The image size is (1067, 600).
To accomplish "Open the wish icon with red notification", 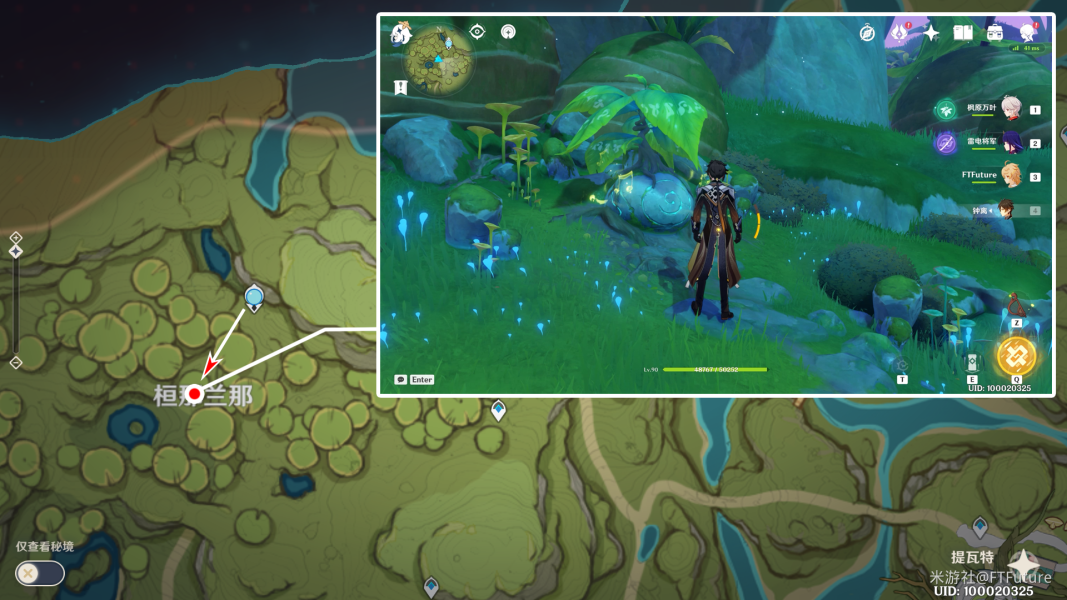I will 899,33.
